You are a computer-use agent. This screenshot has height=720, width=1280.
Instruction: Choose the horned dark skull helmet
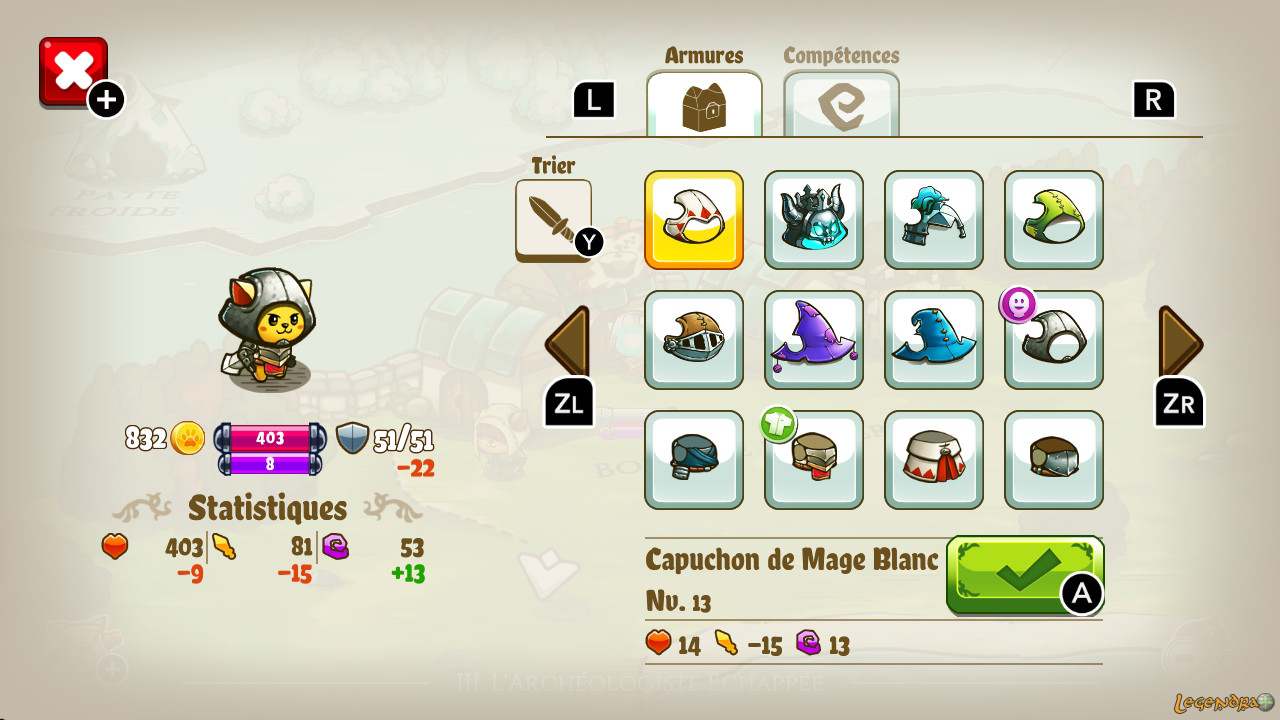click(x=814, y=220)
